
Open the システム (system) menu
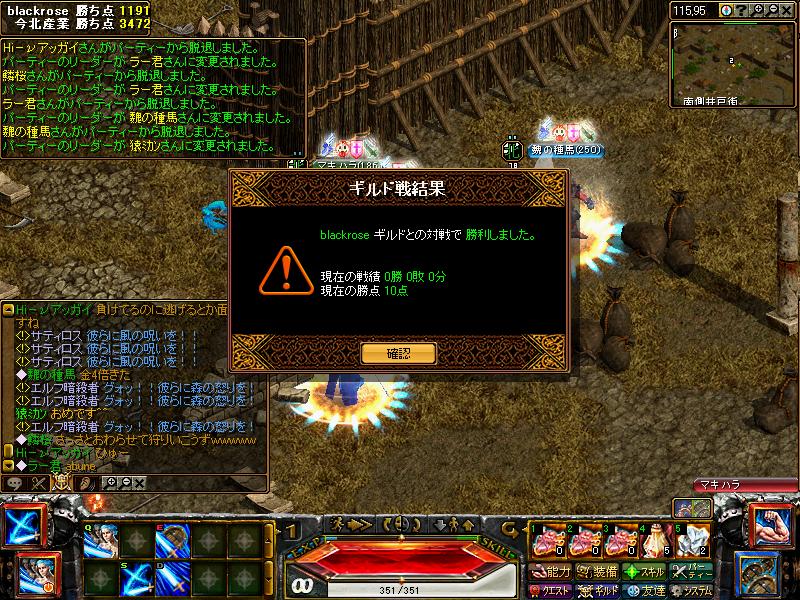point(694,590)
